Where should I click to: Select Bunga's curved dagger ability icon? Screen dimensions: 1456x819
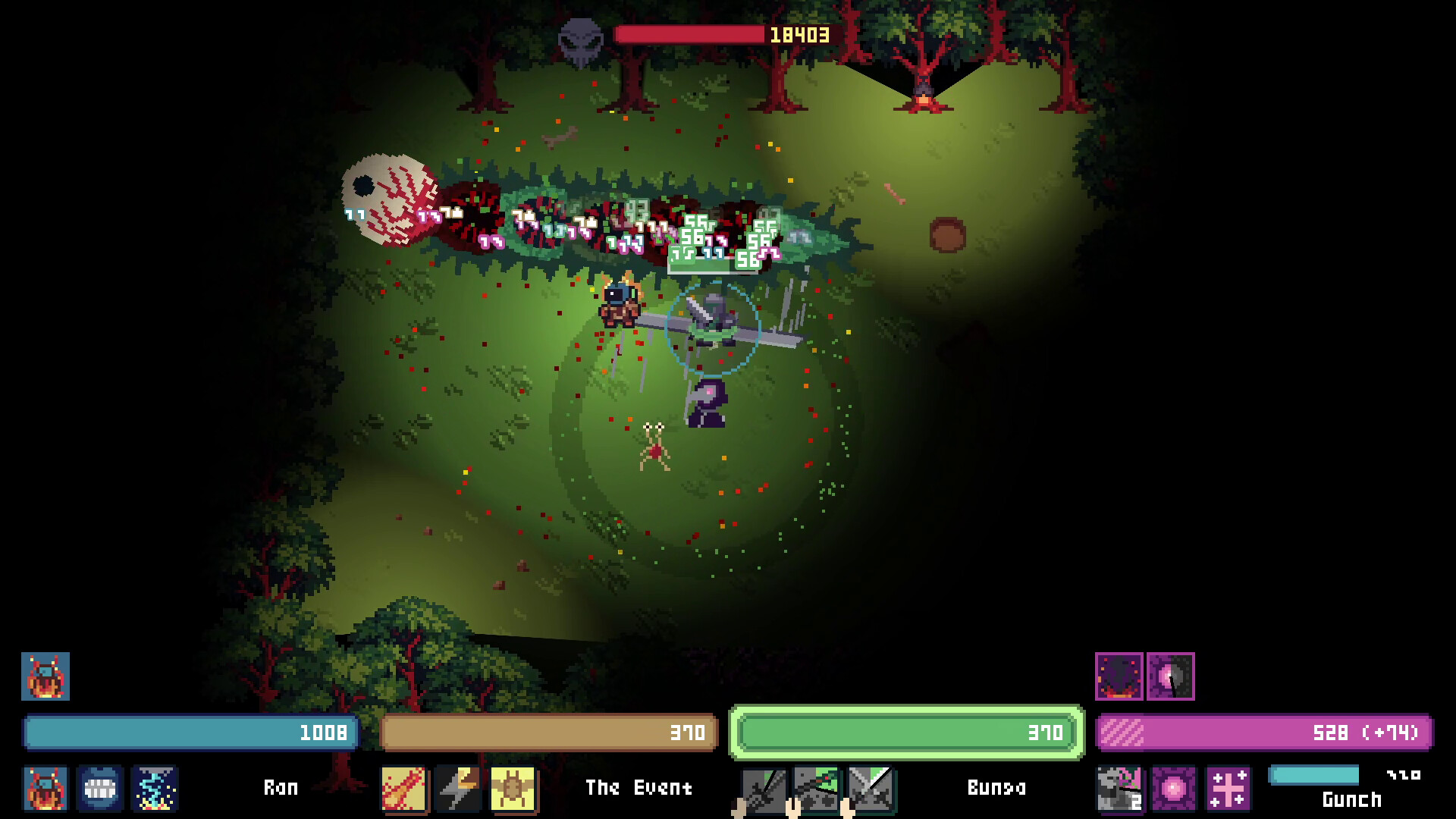[x=815, y=787]
